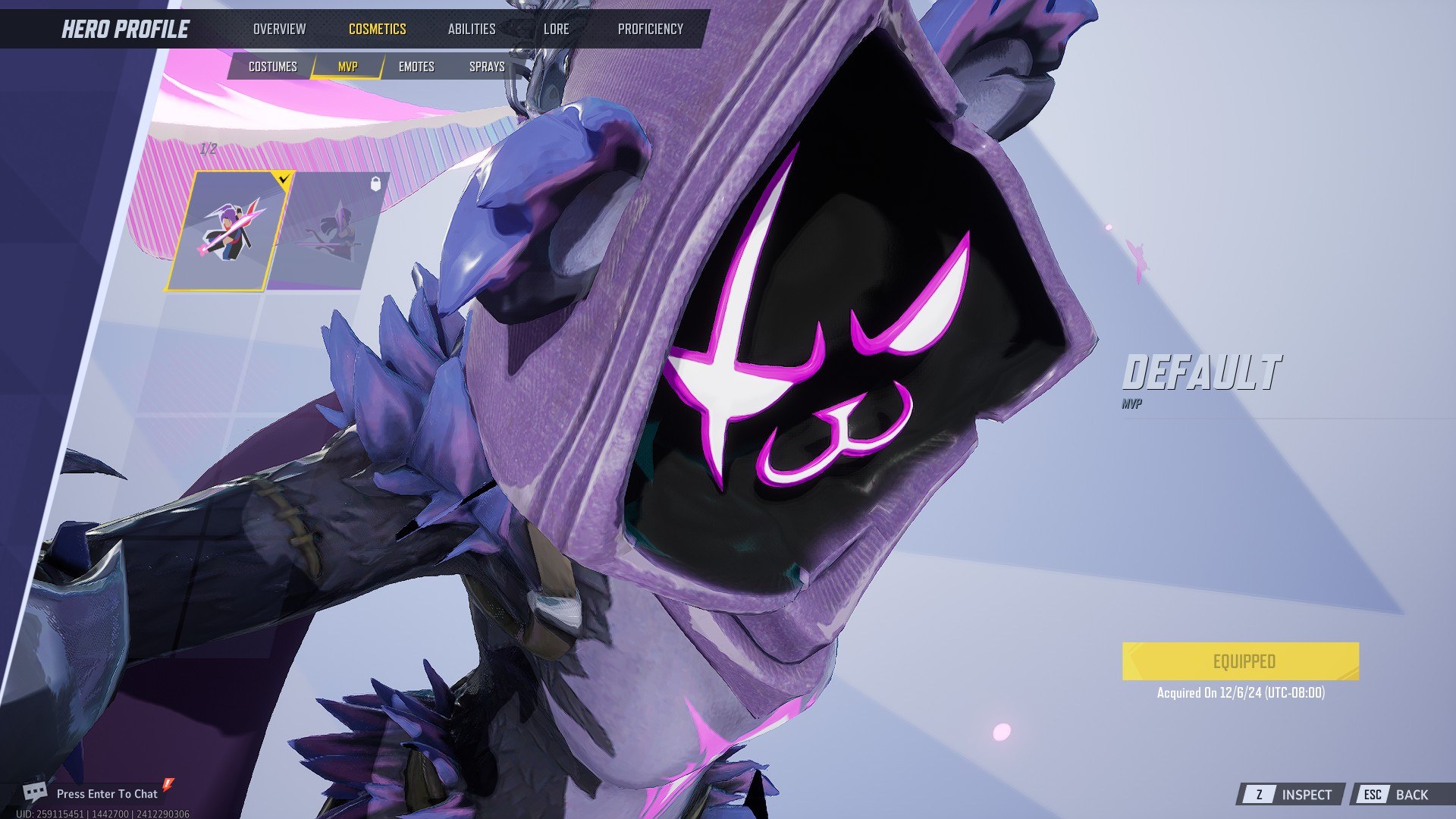This screenshot has height=819, width=1456.
Task: Switch to the Costumes sub-tab
Action: (275, 66)
